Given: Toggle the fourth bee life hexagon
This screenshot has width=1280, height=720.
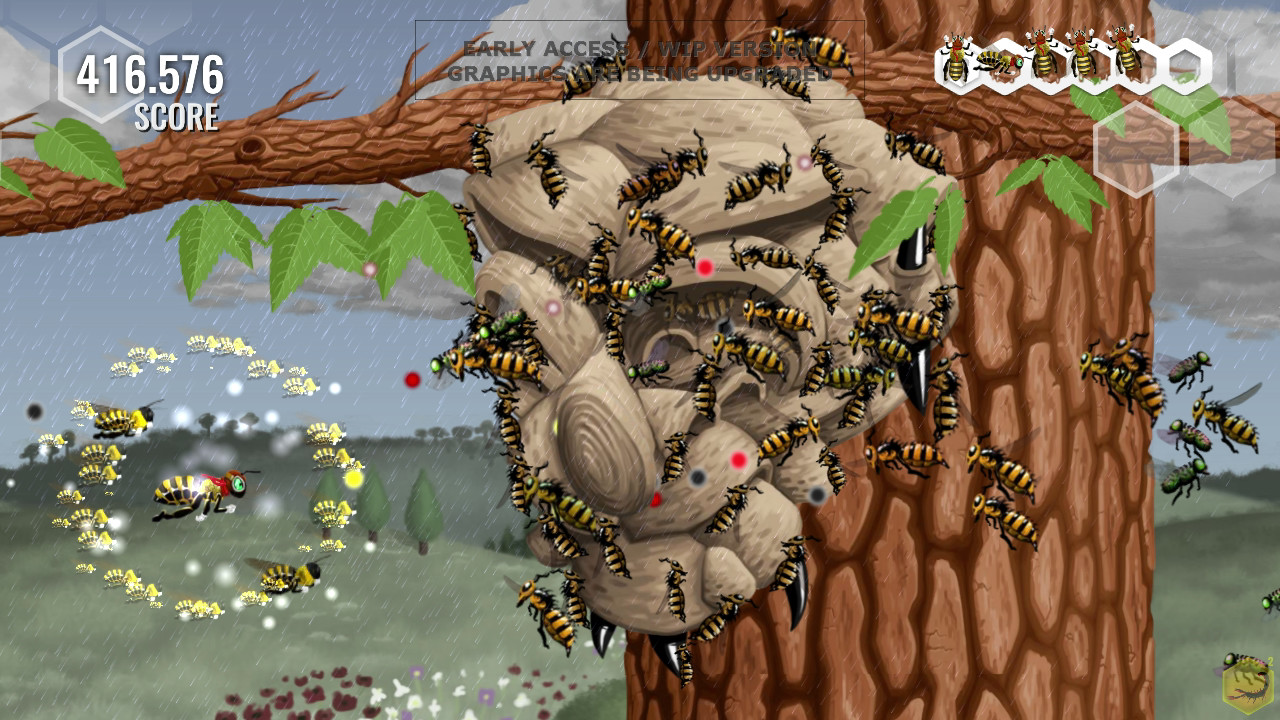Looking at the screenshot, I should 1082,55.
